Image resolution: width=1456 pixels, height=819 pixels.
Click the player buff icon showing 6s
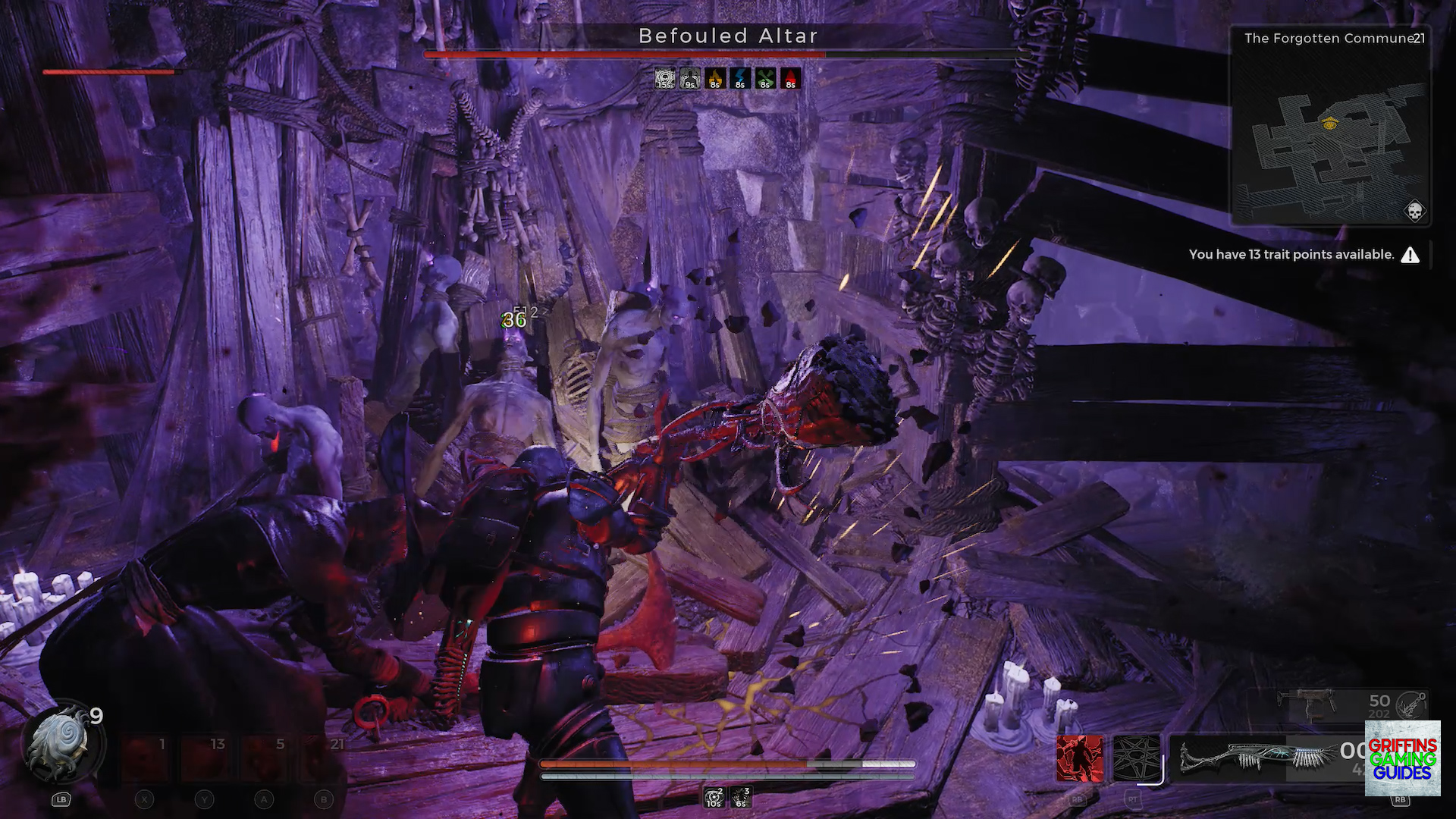(x=741, y=796)
